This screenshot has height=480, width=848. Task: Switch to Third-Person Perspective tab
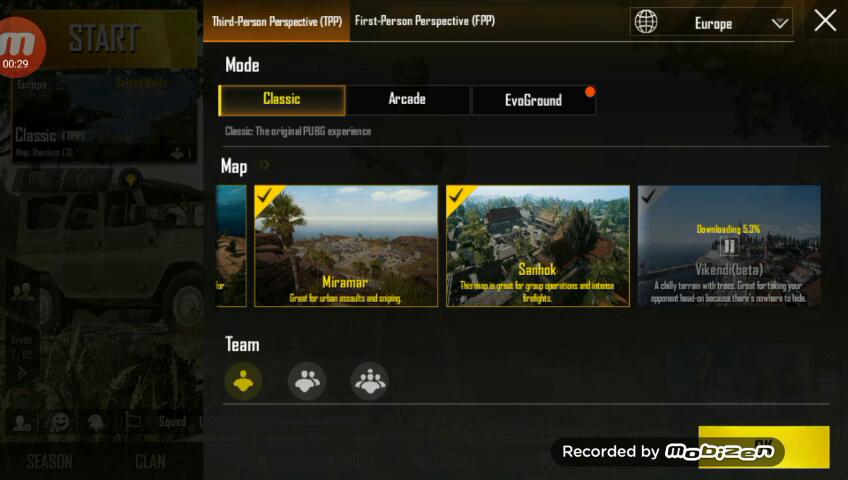click(x=276, y=21)
